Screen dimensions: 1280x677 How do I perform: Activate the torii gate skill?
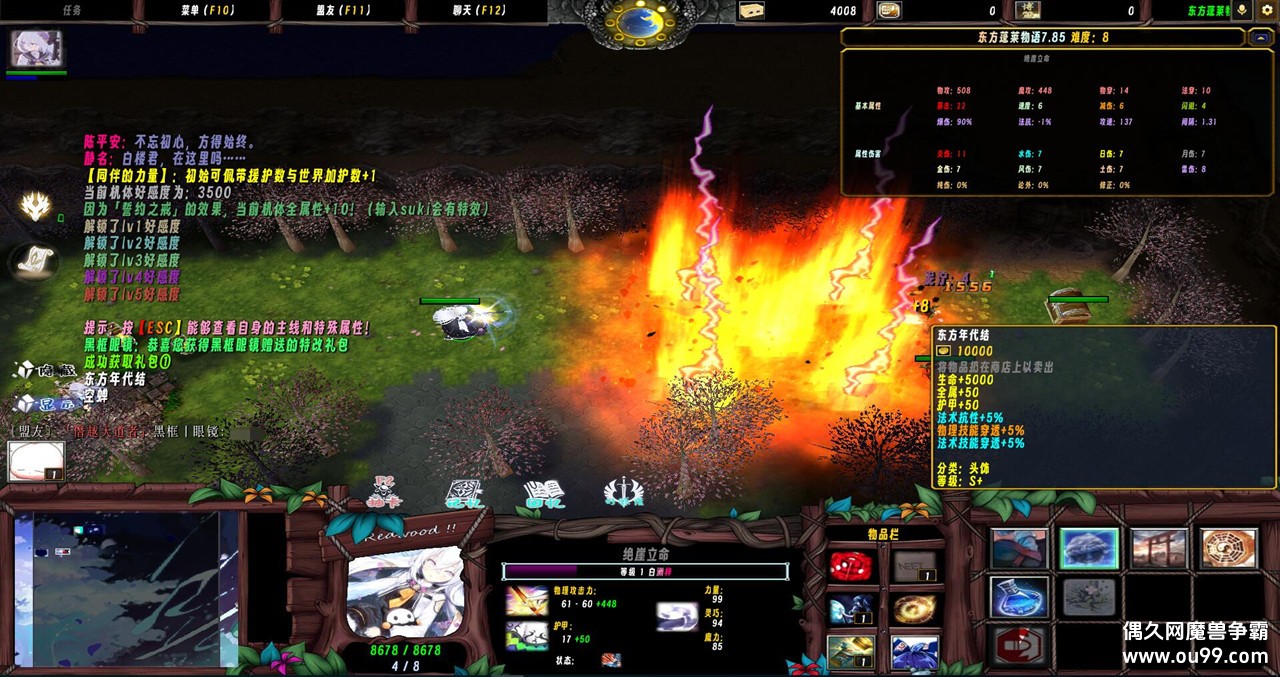pyautogui.click(x=1159, y=549)
